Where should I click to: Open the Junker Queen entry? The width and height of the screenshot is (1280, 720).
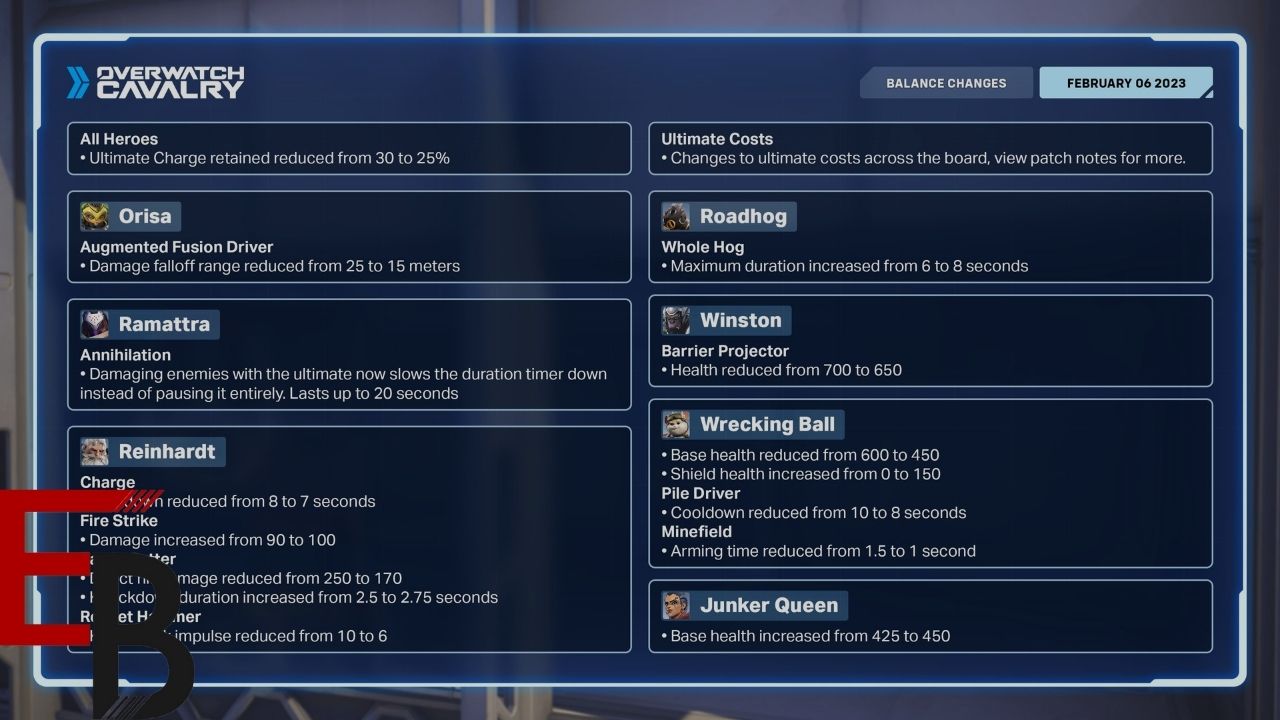pos(755,605)
